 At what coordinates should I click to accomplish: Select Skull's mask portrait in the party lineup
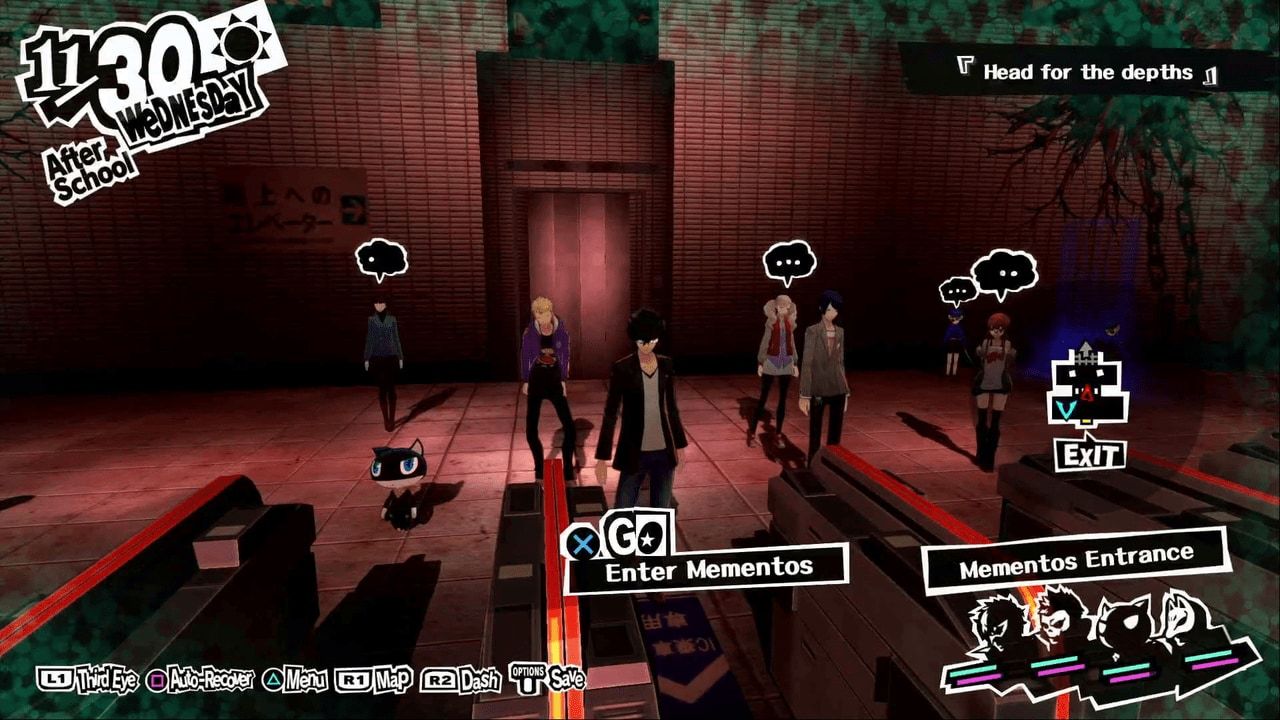[1057, 621]
